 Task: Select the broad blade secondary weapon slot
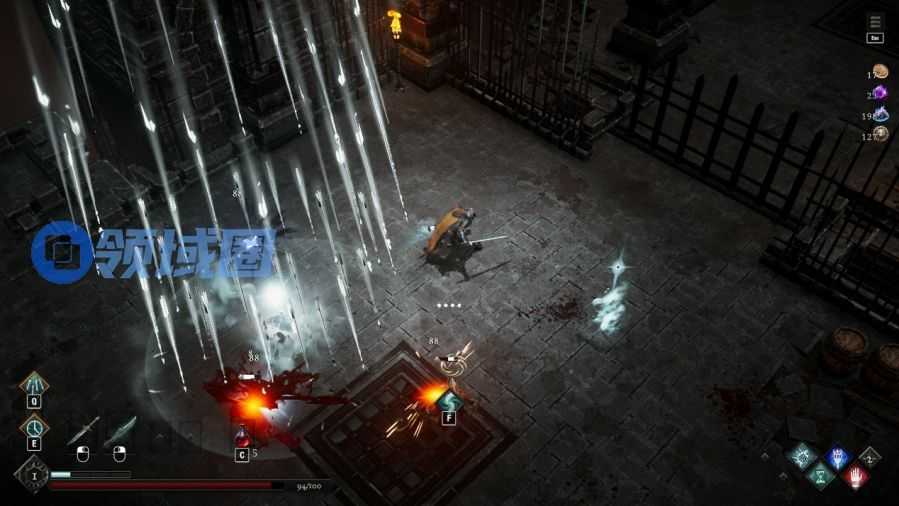pyautogui.click(x=119, y=430)
